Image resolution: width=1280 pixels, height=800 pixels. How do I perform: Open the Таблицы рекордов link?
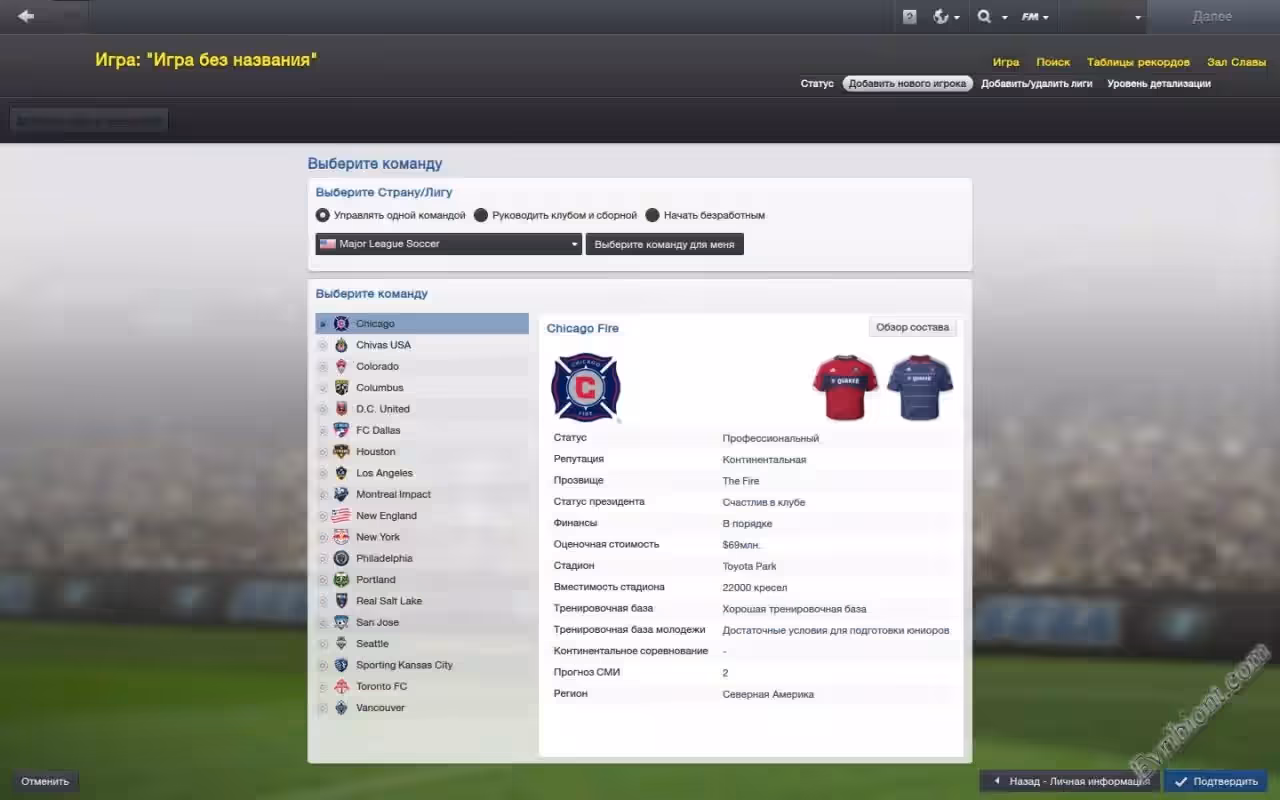click(x=1138, y=62)
